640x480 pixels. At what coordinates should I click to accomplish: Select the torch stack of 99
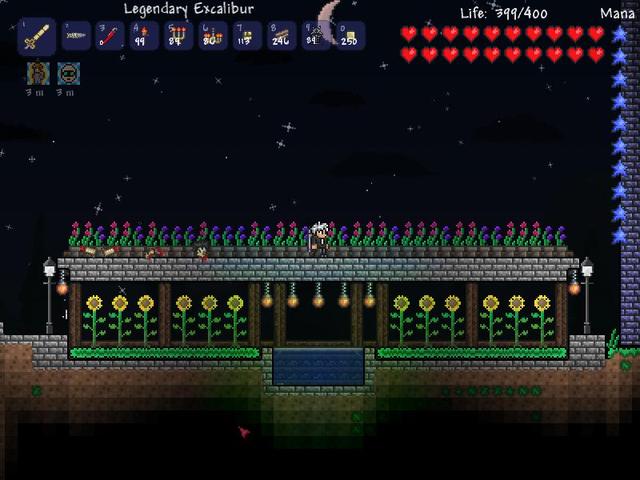coord(144,36)
